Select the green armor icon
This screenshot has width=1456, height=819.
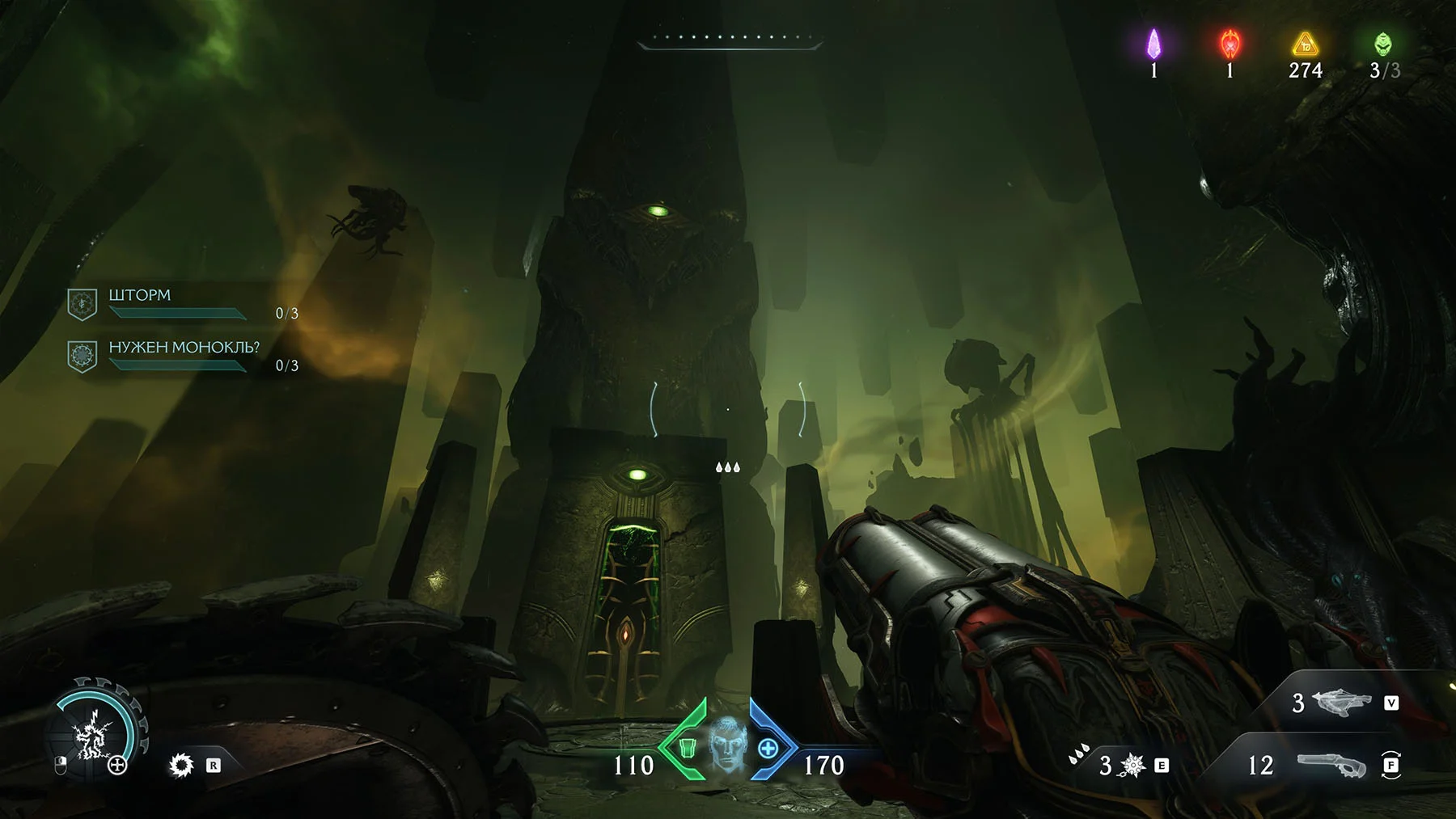click(x=688, y=748)
